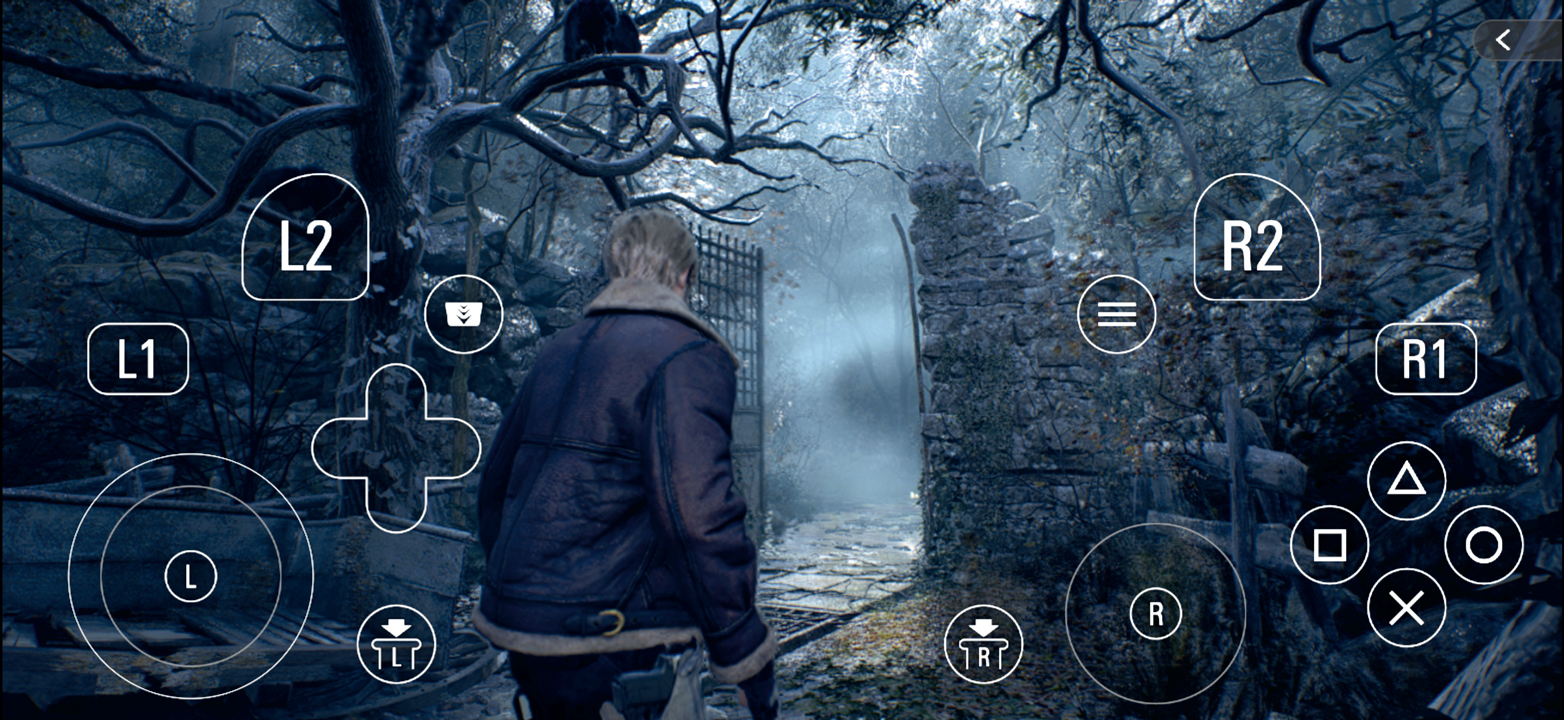The image size is (1564, 720).
Task: Tap the left analog stick L
Action: [x=191, y=576]
